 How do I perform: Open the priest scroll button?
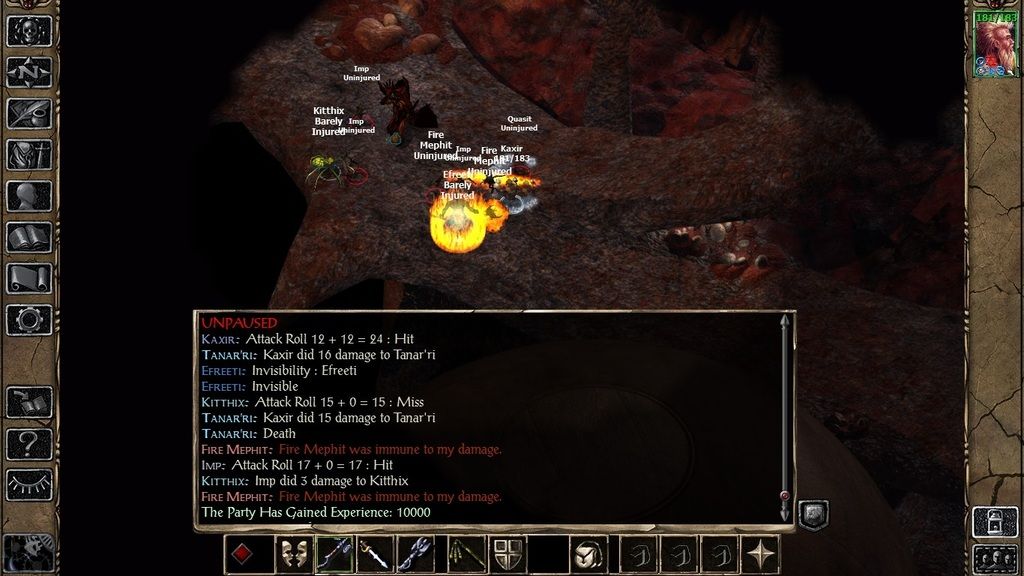click(x=29, y=279)
